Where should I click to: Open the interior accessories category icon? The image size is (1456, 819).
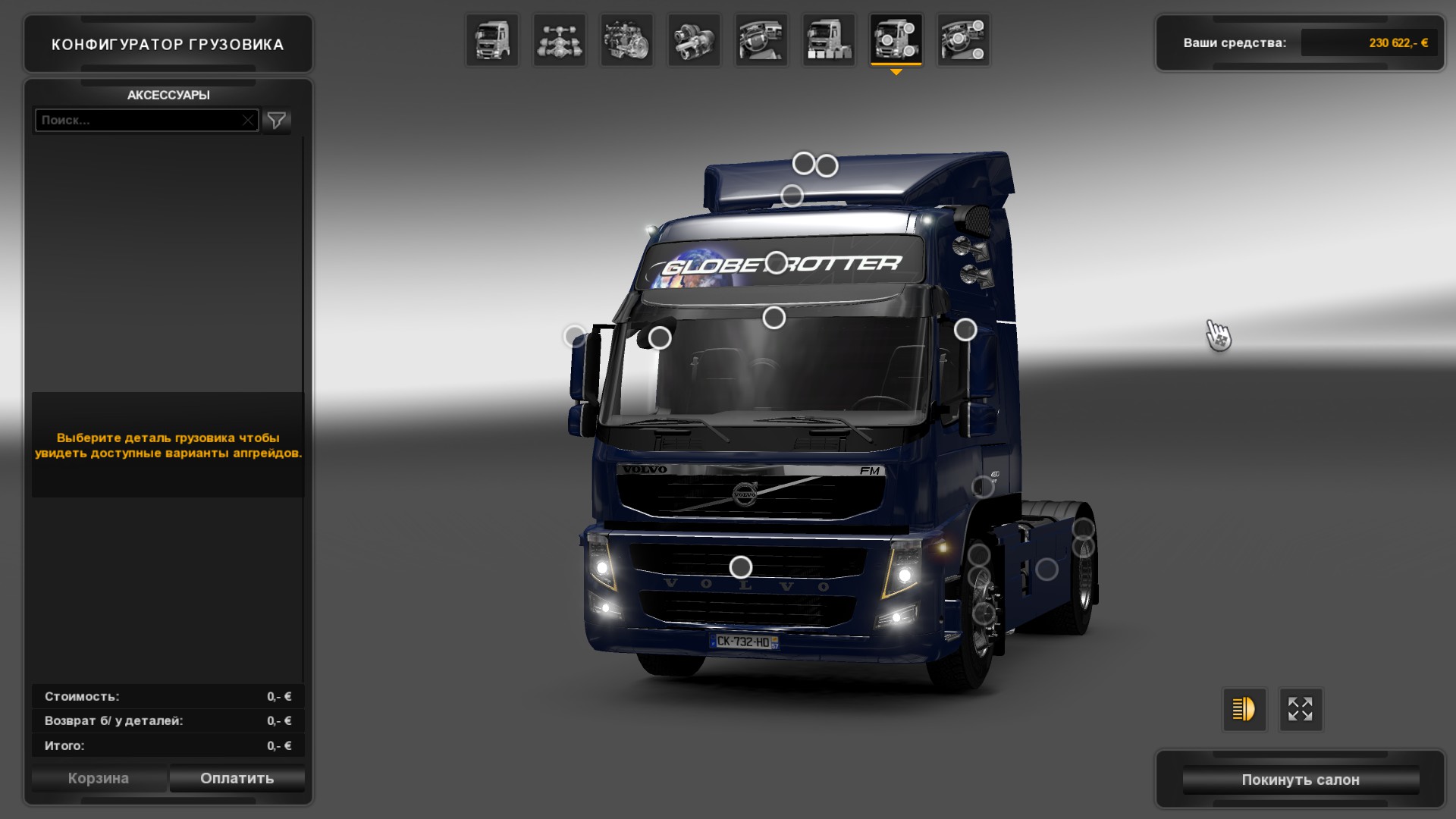[964, 40]
